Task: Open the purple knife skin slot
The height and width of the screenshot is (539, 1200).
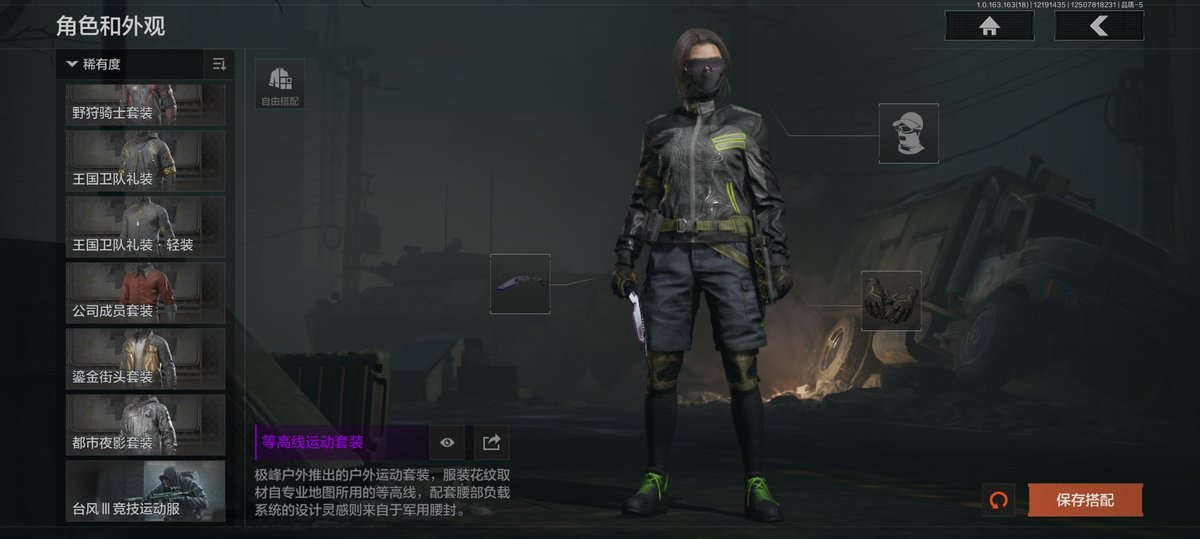Action: click(520, 284)
